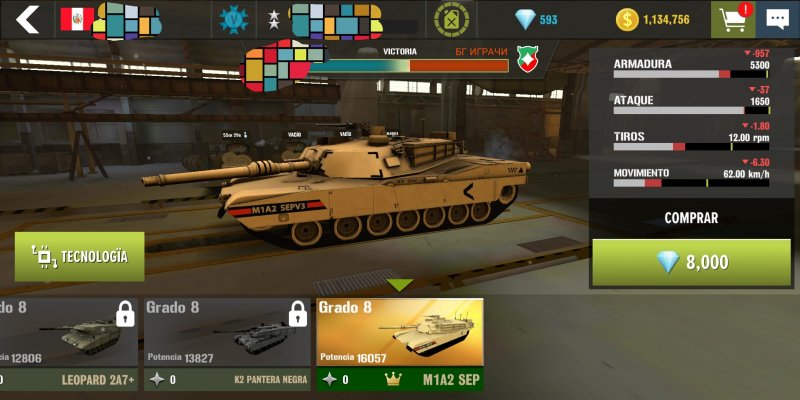Select the K2 Pantera Negra tank card
800x400 pixels.
(225, 343)
